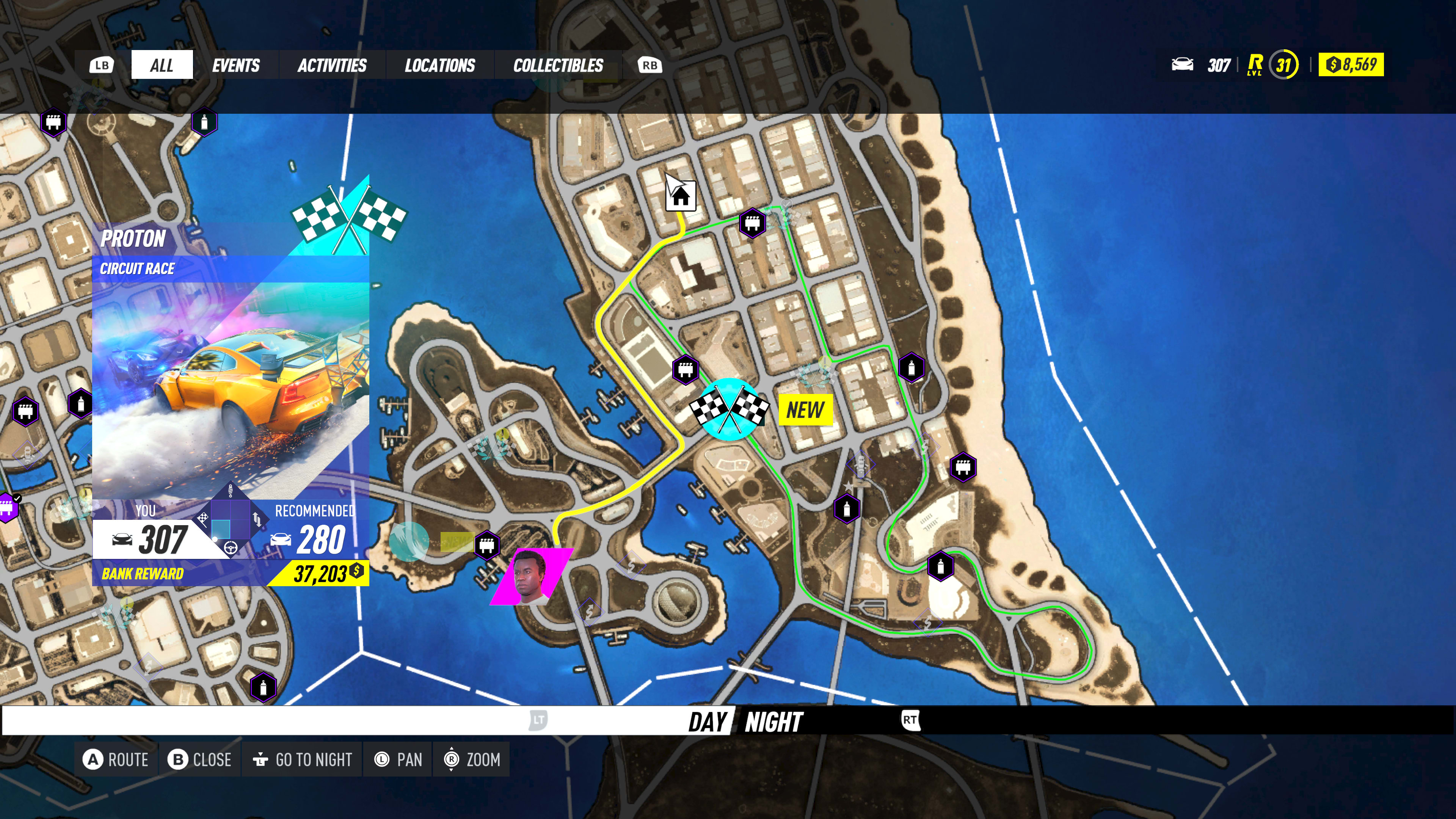Image resolution: width=1456 pixels, height=819 pixels.
Task: Select the safehouse home marker on the map
Action: click(681, 196)
